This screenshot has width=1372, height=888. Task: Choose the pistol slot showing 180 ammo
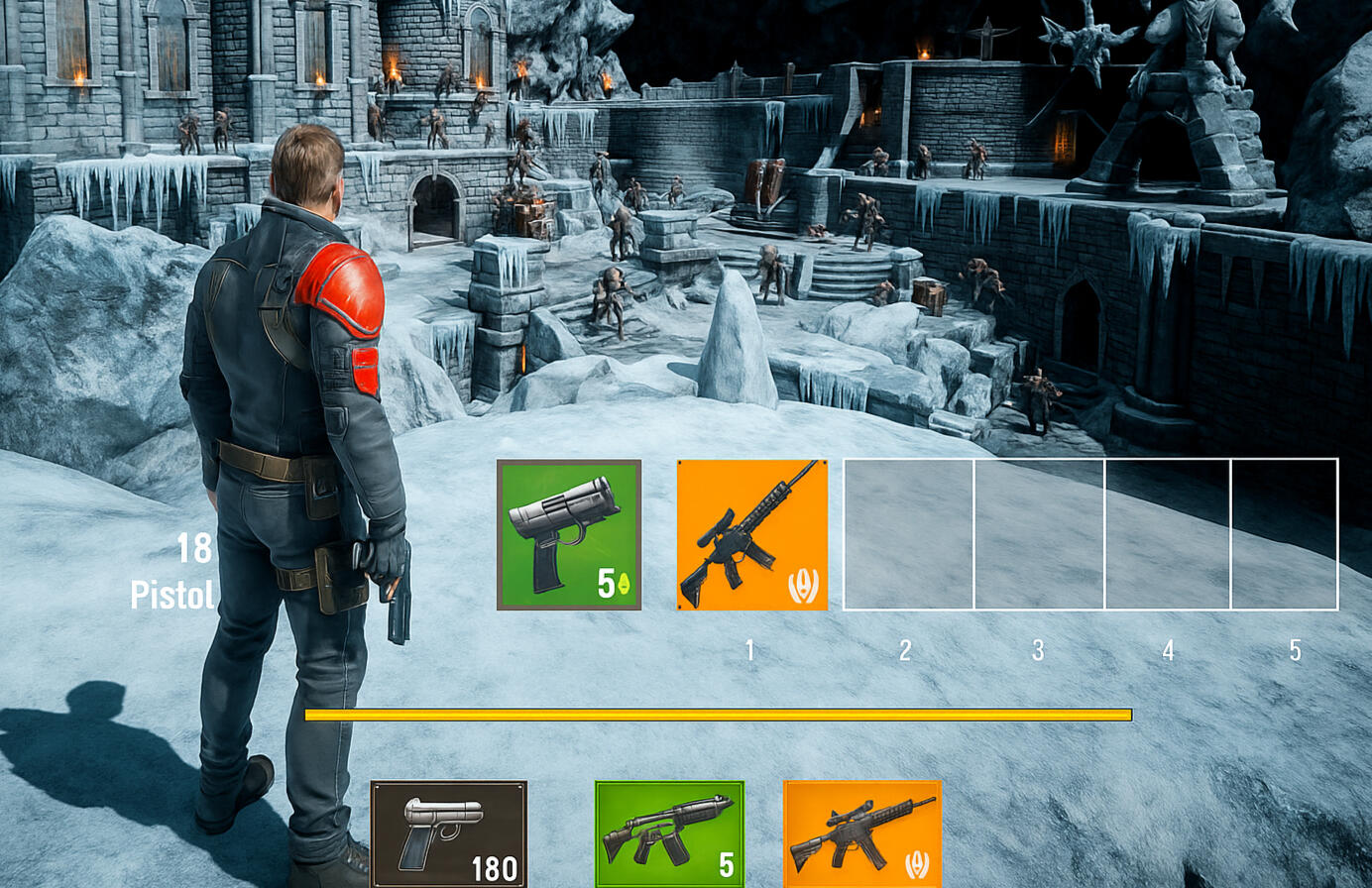point(449,833)
